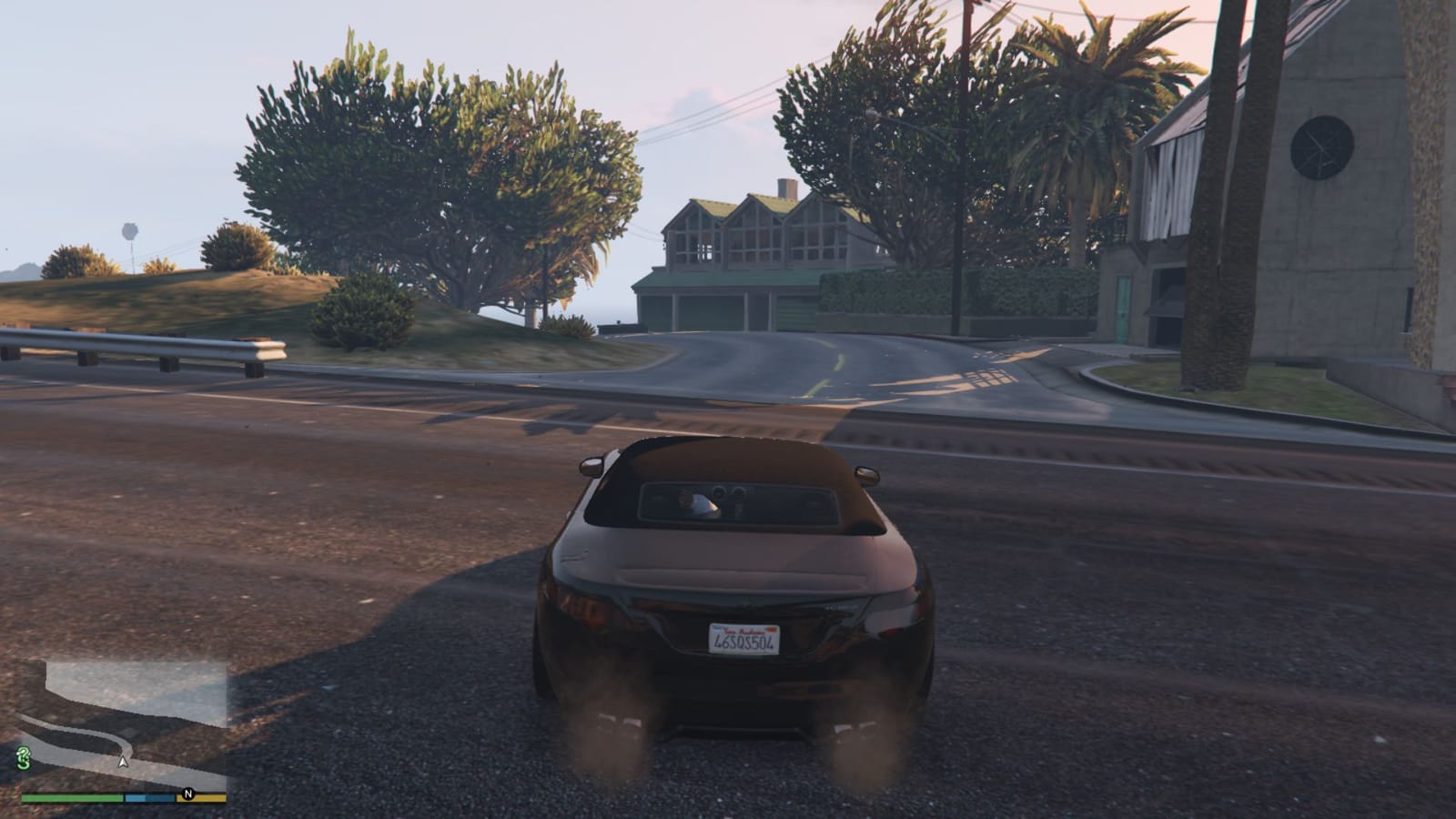This screenshot has height=819, width=1456.
Task: Click the green segment of the HUD stat bar
Action: pyautogui.click(x=73, y=797)
